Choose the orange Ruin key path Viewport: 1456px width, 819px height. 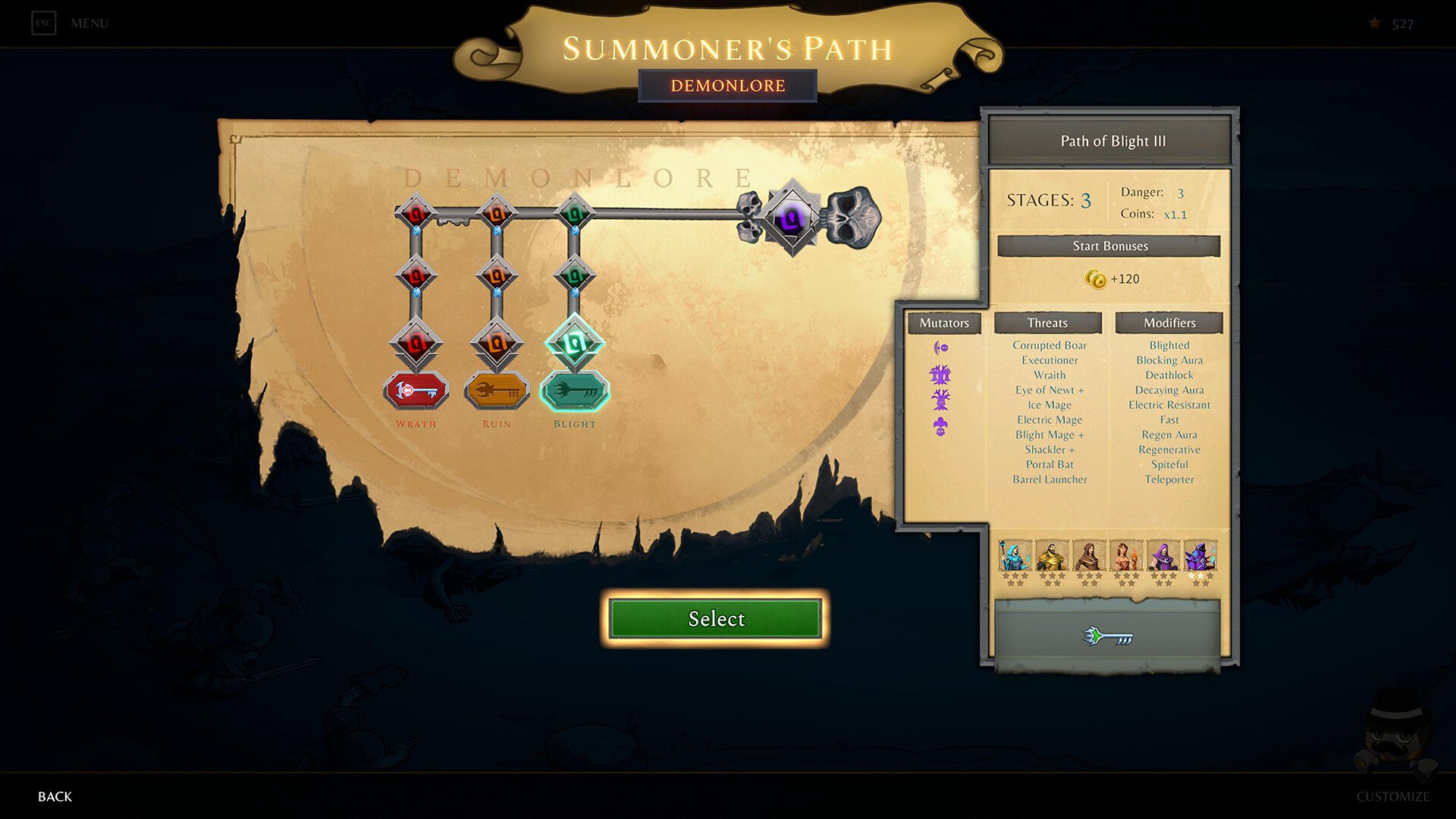497,391
